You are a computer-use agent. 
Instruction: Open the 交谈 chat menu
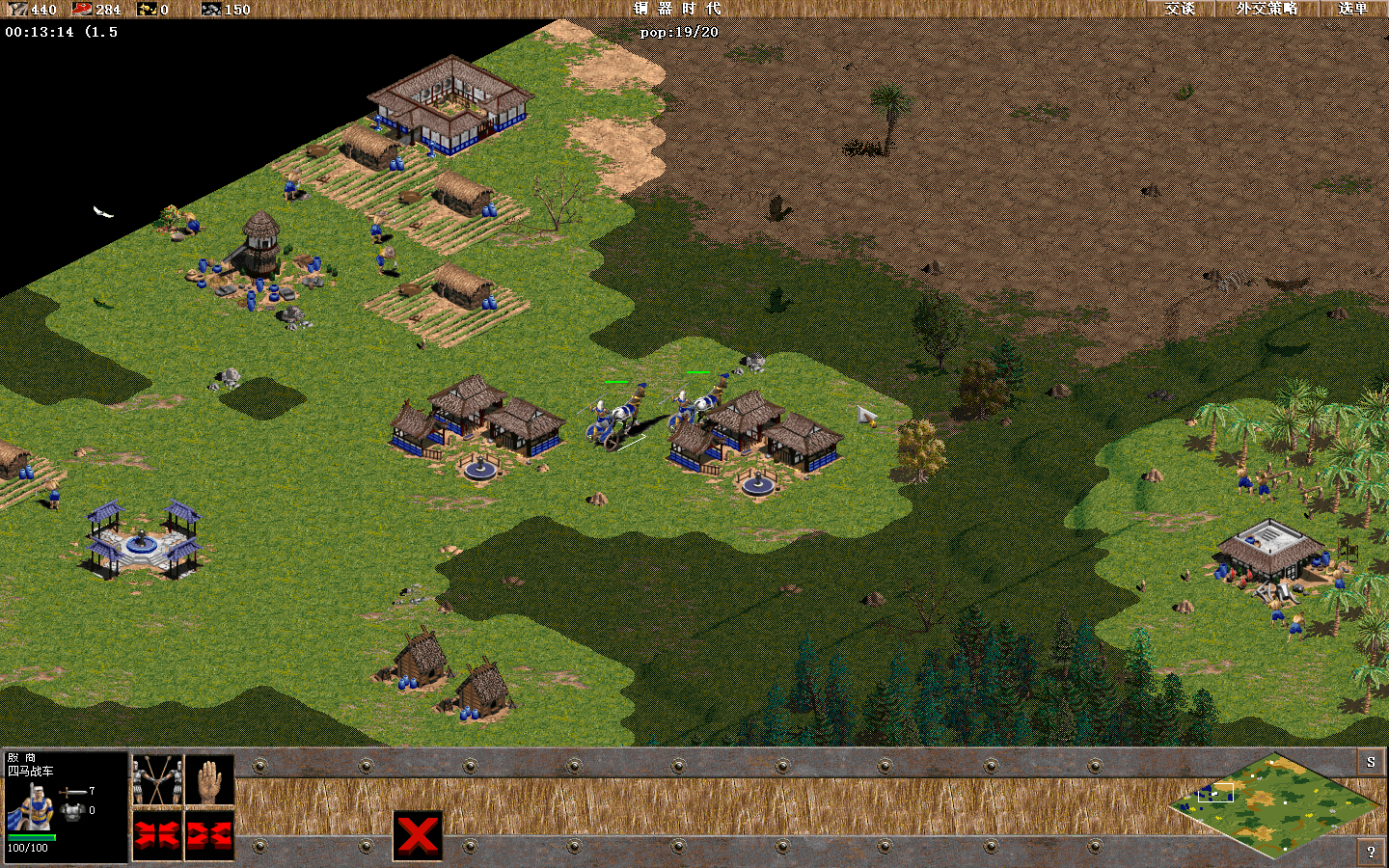click(1179, 9)
